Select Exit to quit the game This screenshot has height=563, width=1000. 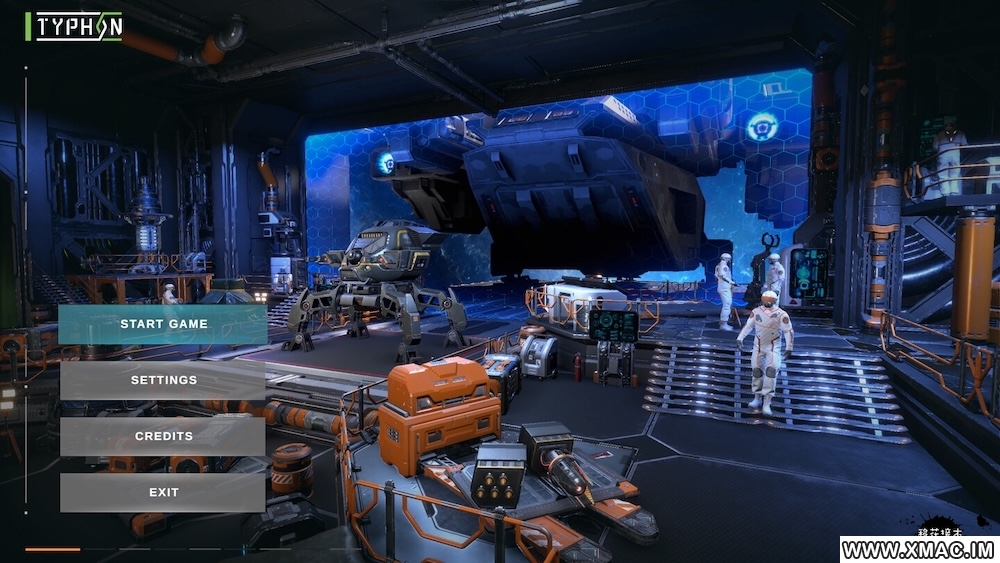click(163, 492)
